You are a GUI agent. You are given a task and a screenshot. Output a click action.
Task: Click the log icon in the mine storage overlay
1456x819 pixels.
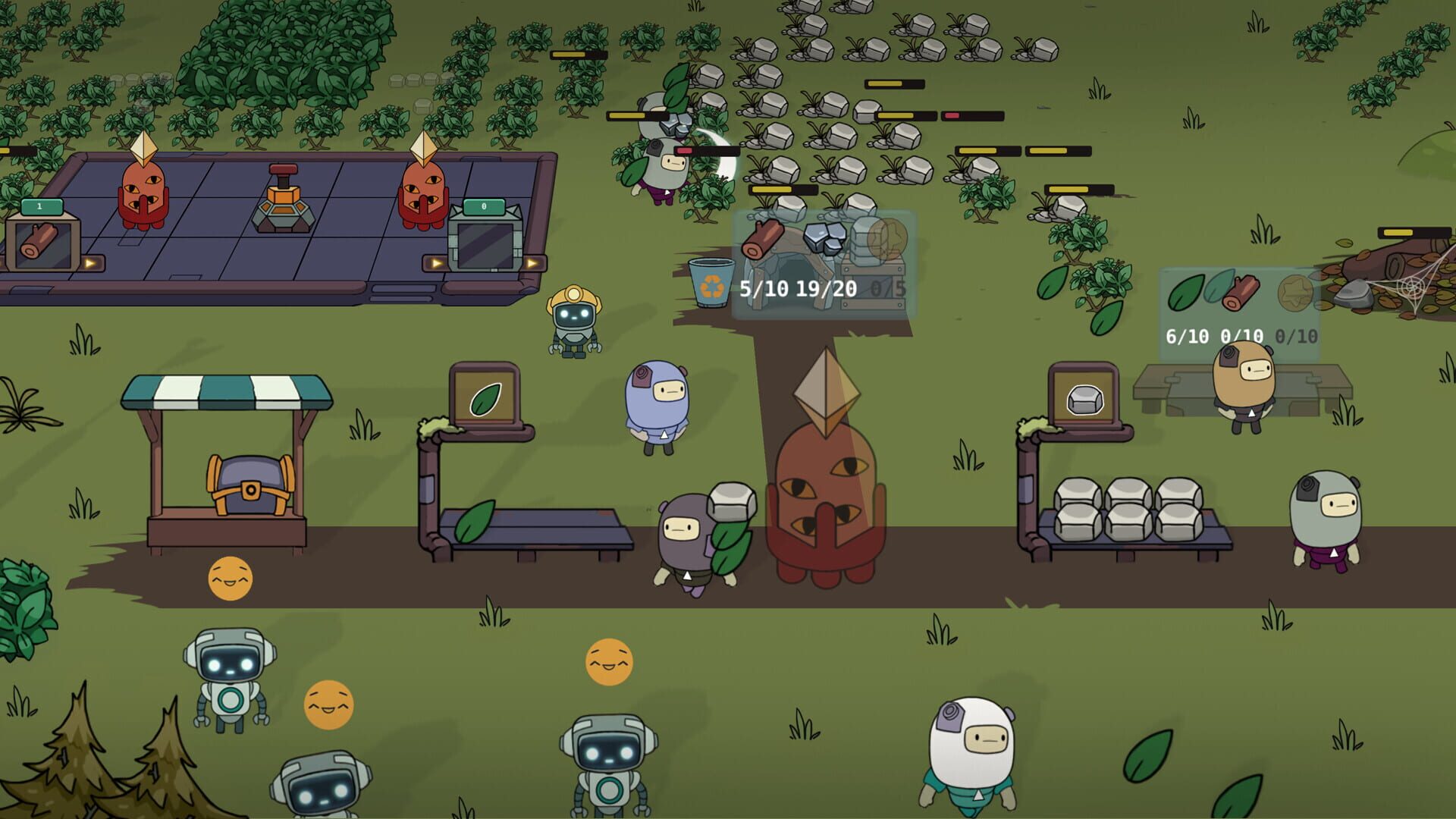coord(763,239)
